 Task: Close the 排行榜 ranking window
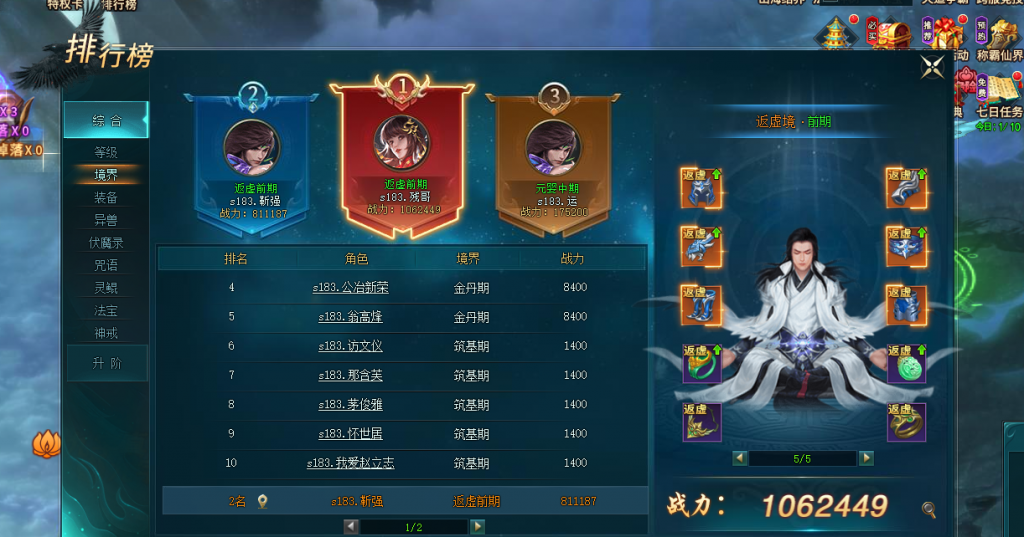pos(932,67)
